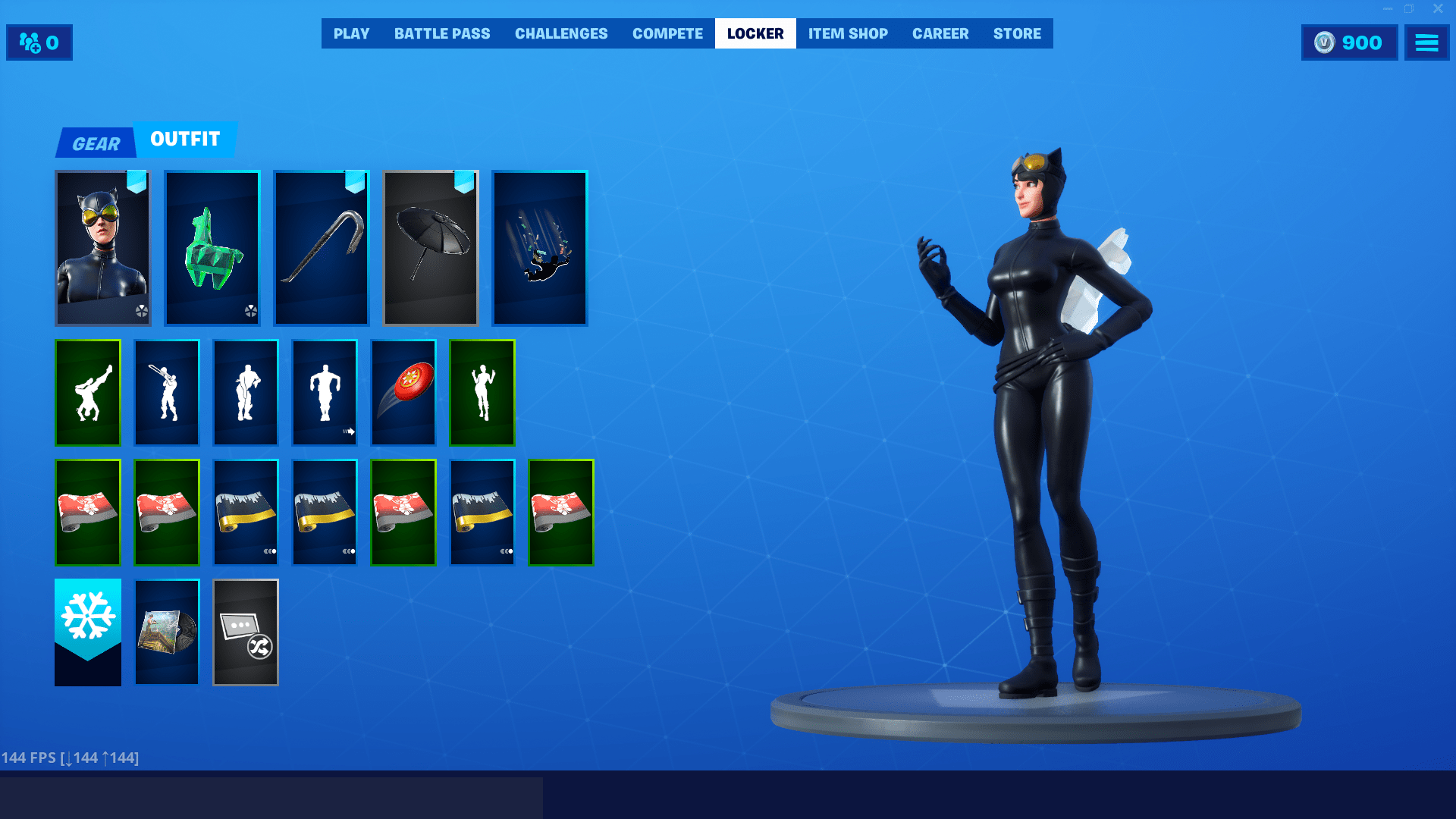This screenshot has width=1456, height=819.
Task: Open the music pack disc slot
Action: pyautogui.click(x=166, y=632)
